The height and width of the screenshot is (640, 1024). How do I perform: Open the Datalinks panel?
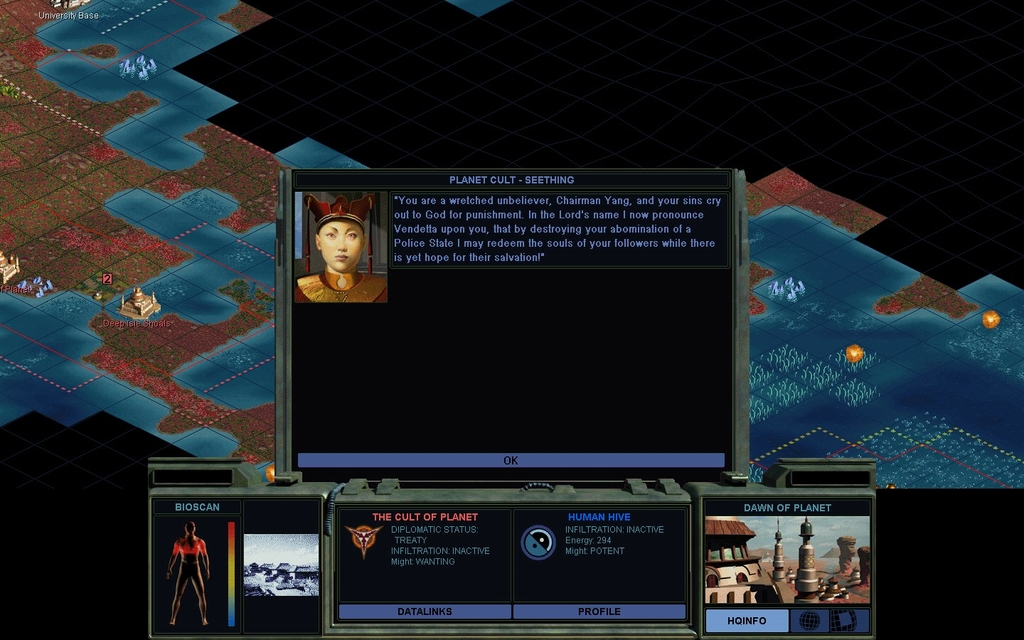(x=425, y=611)
